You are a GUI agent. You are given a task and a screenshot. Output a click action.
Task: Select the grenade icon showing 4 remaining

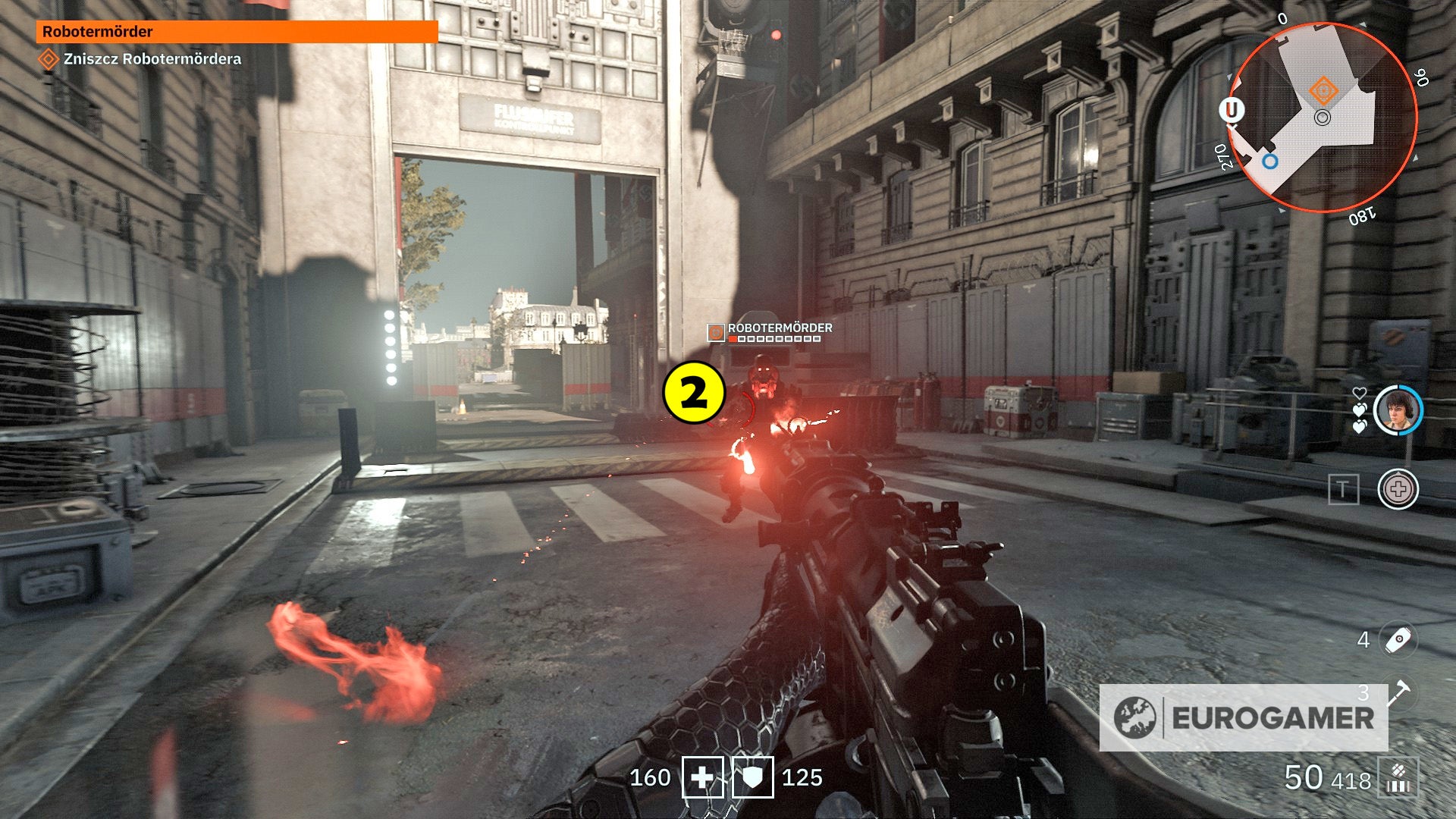(1398, 639)
